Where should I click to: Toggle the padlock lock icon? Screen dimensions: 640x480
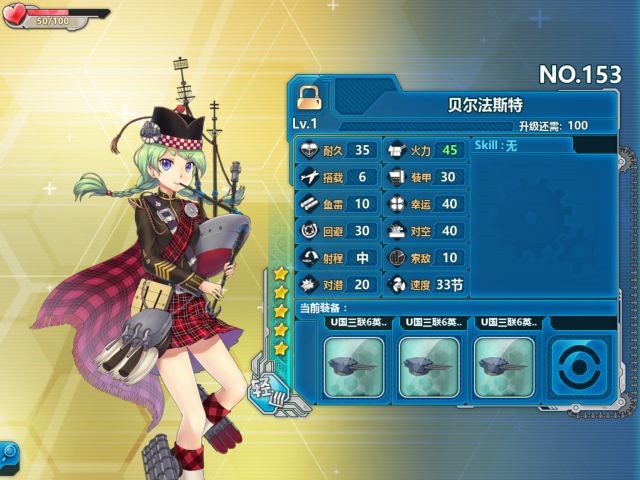pyautogui.click(x=309, y=98)
